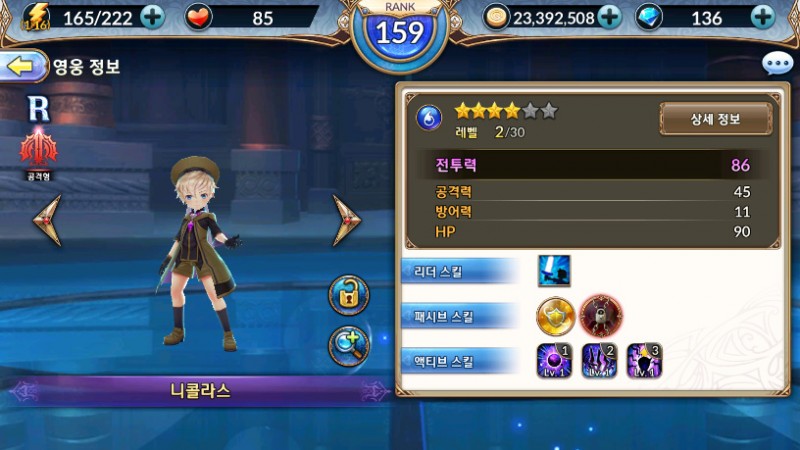Show the previous hero with left arrow
The width and height of the screenshot is (800, 450).
(x=47, y=220)
